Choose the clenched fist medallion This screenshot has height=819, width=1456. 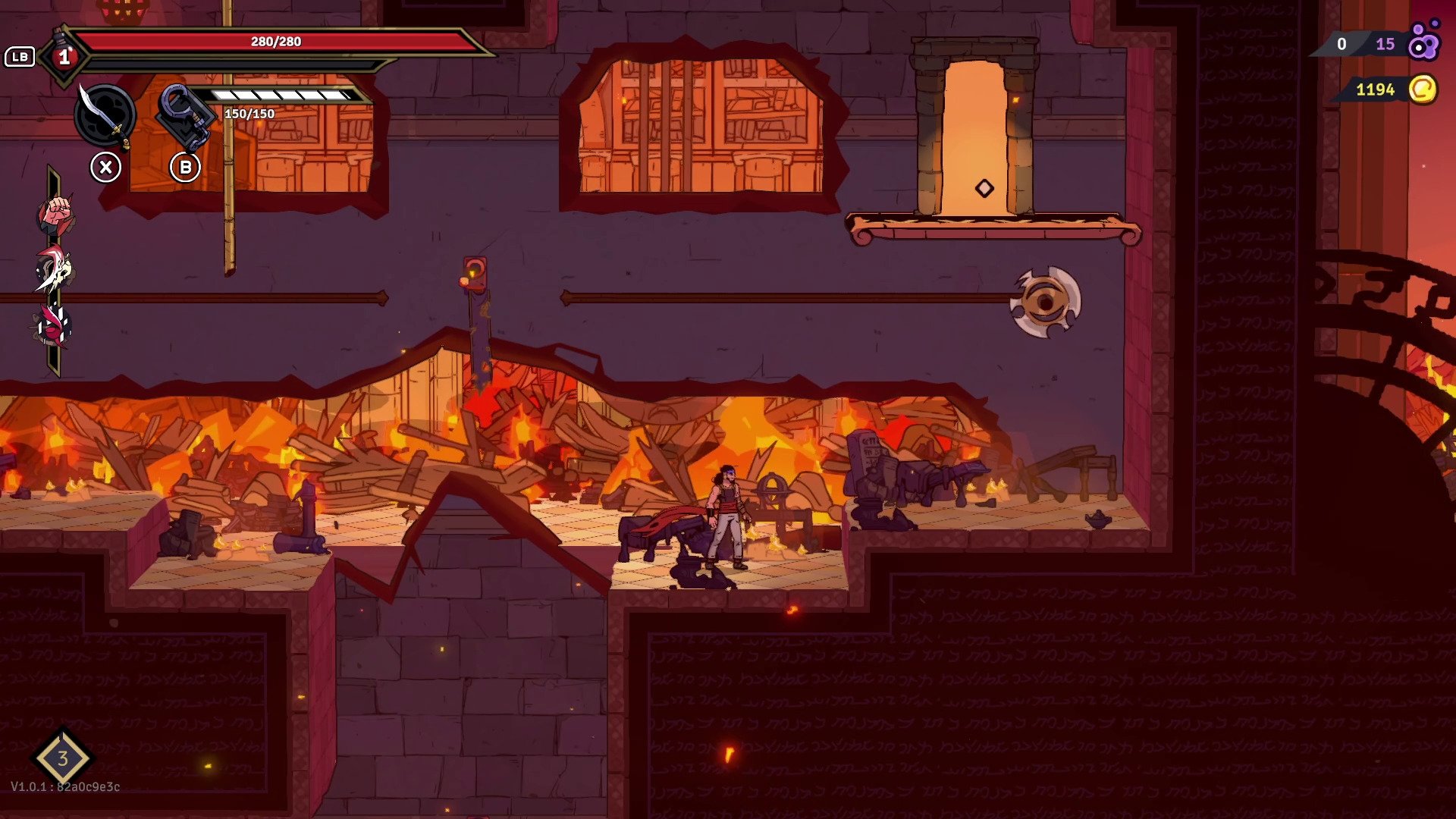55,215
